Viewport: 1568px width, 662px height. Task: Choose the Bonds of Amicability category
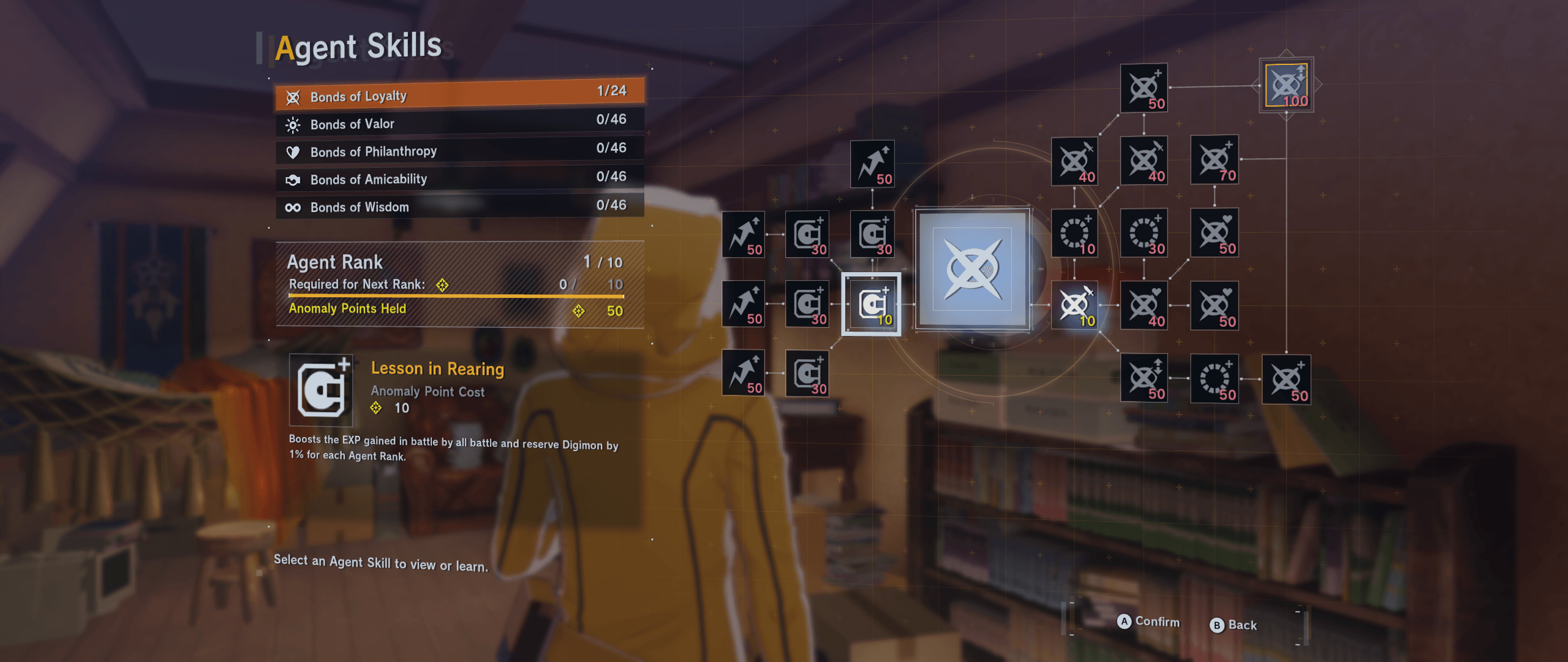tap(459, 179)
